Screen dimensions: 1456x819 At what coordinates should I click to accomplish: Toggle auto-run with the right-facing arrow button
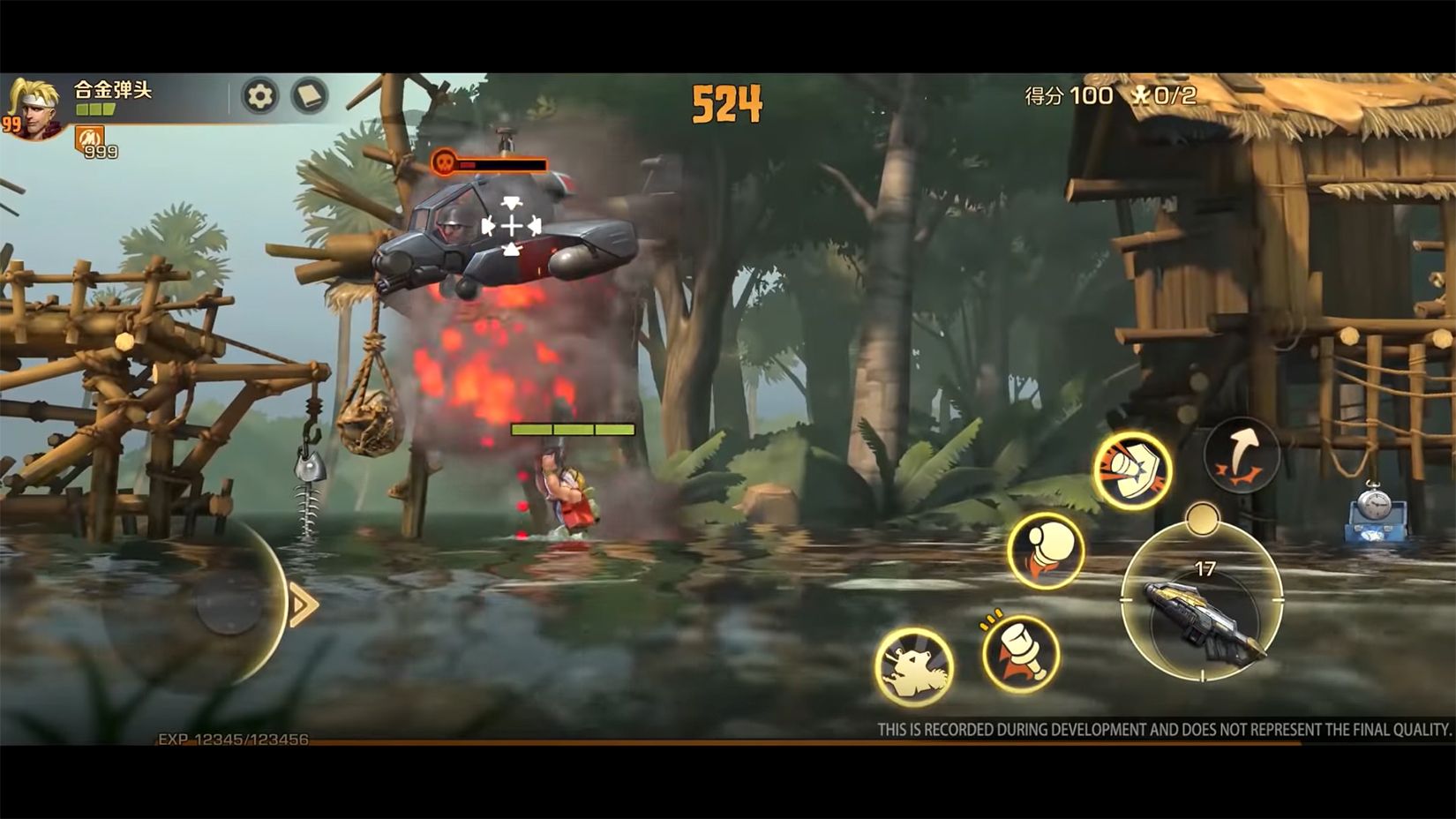tap(302, 604)
